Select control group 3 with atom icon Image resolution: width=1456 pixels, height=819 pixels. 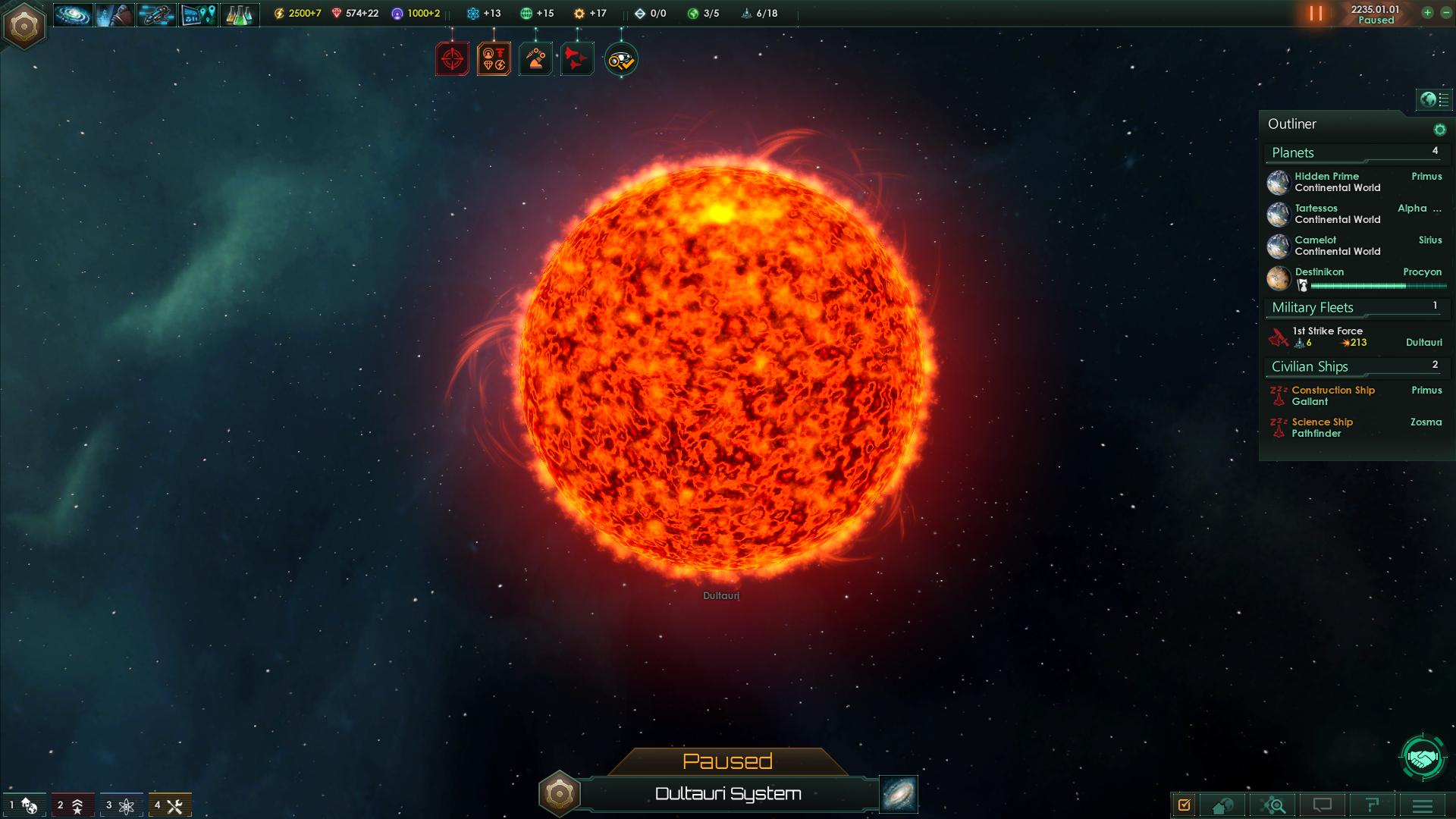pos(121,805)
